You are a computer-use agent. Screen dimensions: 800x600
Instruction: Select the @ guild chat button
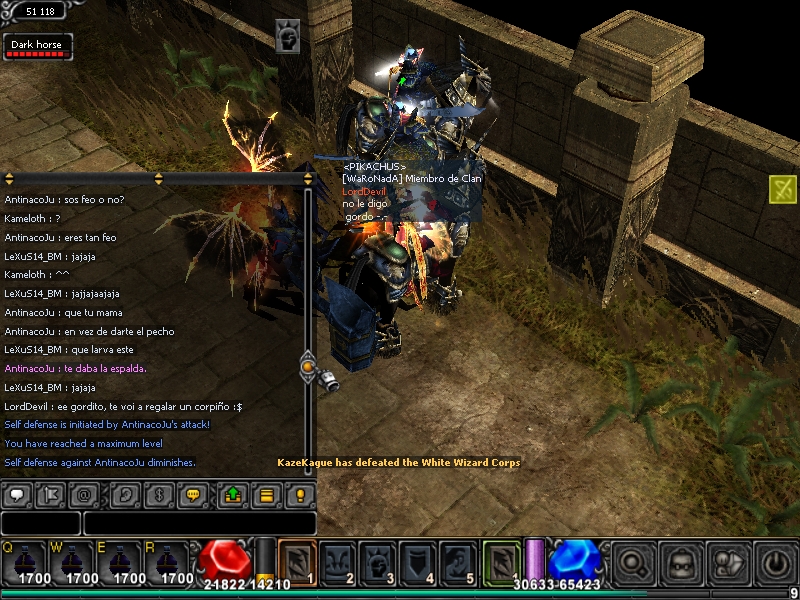(85, 494)
